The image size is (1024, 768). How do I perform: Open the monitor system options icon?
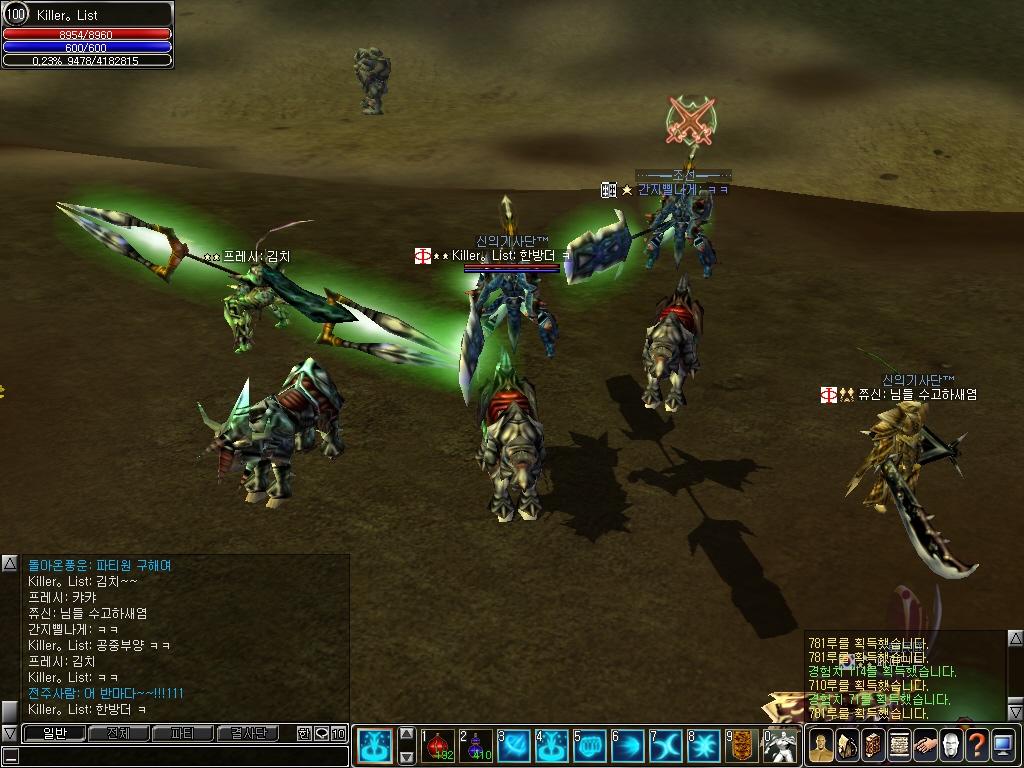tap(1003, 745)
